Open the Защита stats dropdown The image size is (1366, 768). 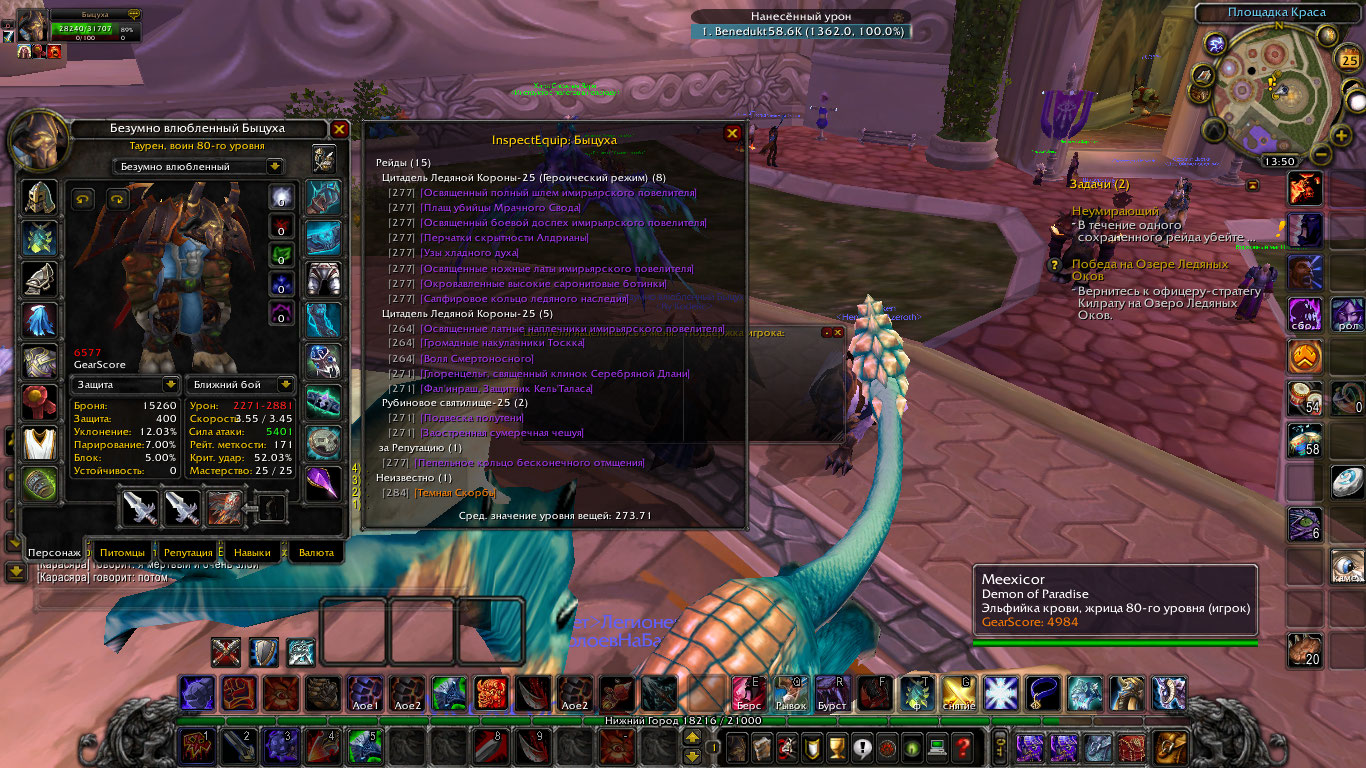pyautogui.click(x=171, y=385)
